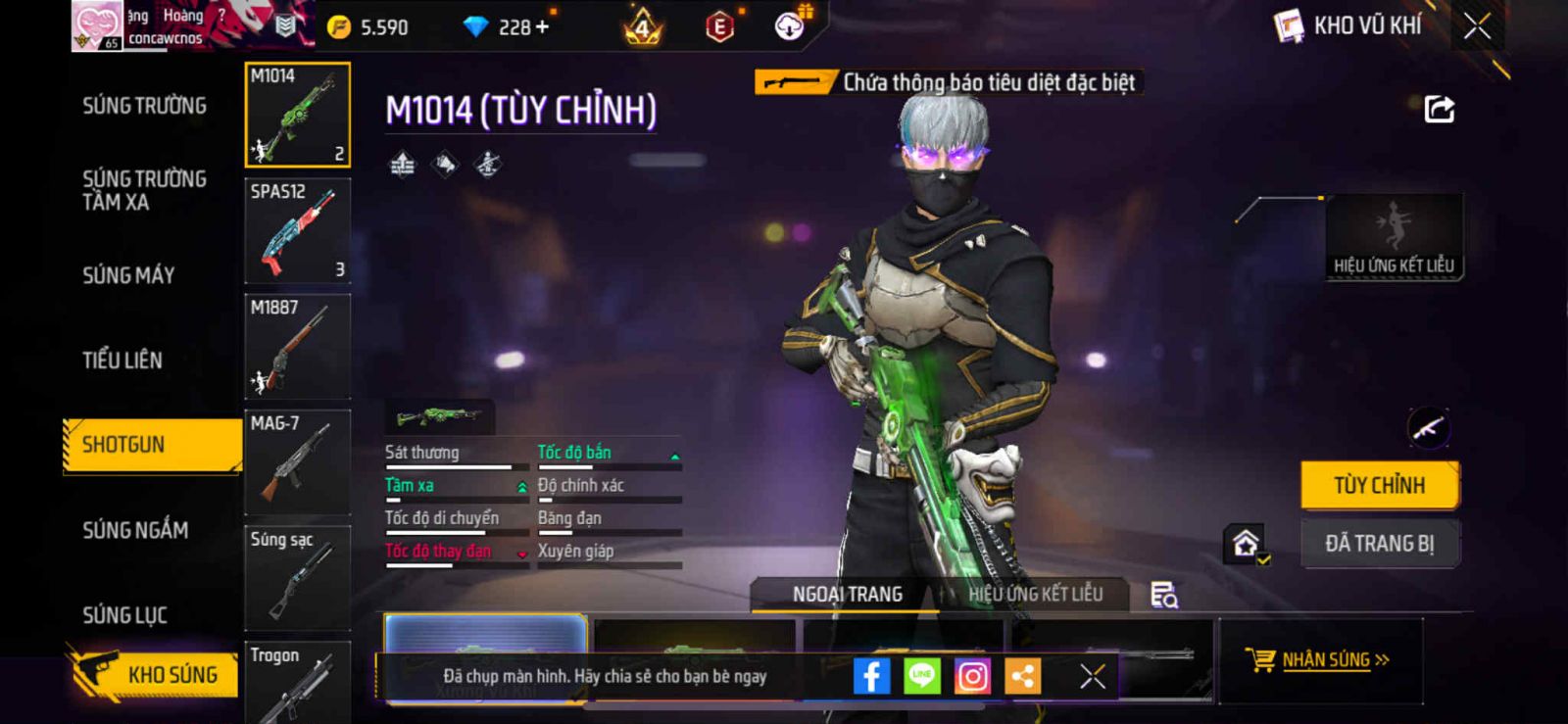Select the Súng sạc weapon thumbnail
Image resolution: width=1568 pixels, height=724 pixels.
click(297, 577)
